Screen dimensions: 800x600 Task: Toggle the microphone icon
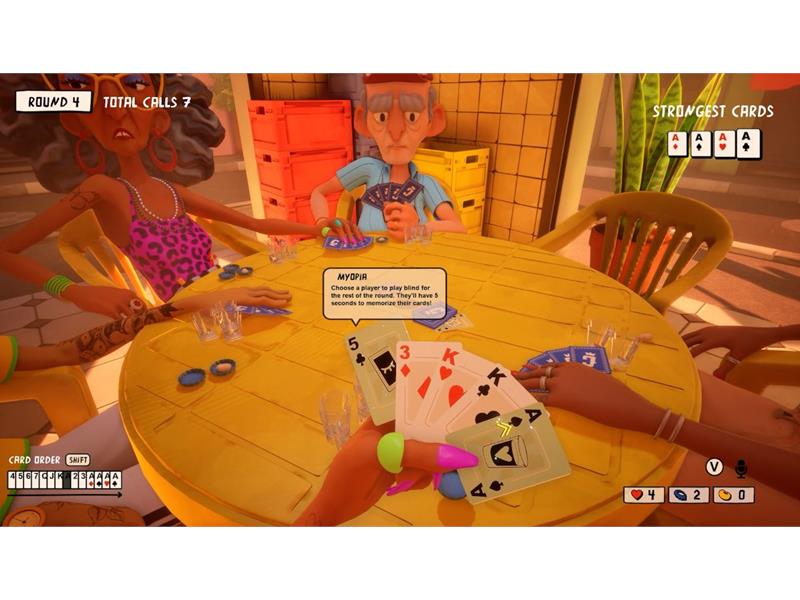coord(741,467)
